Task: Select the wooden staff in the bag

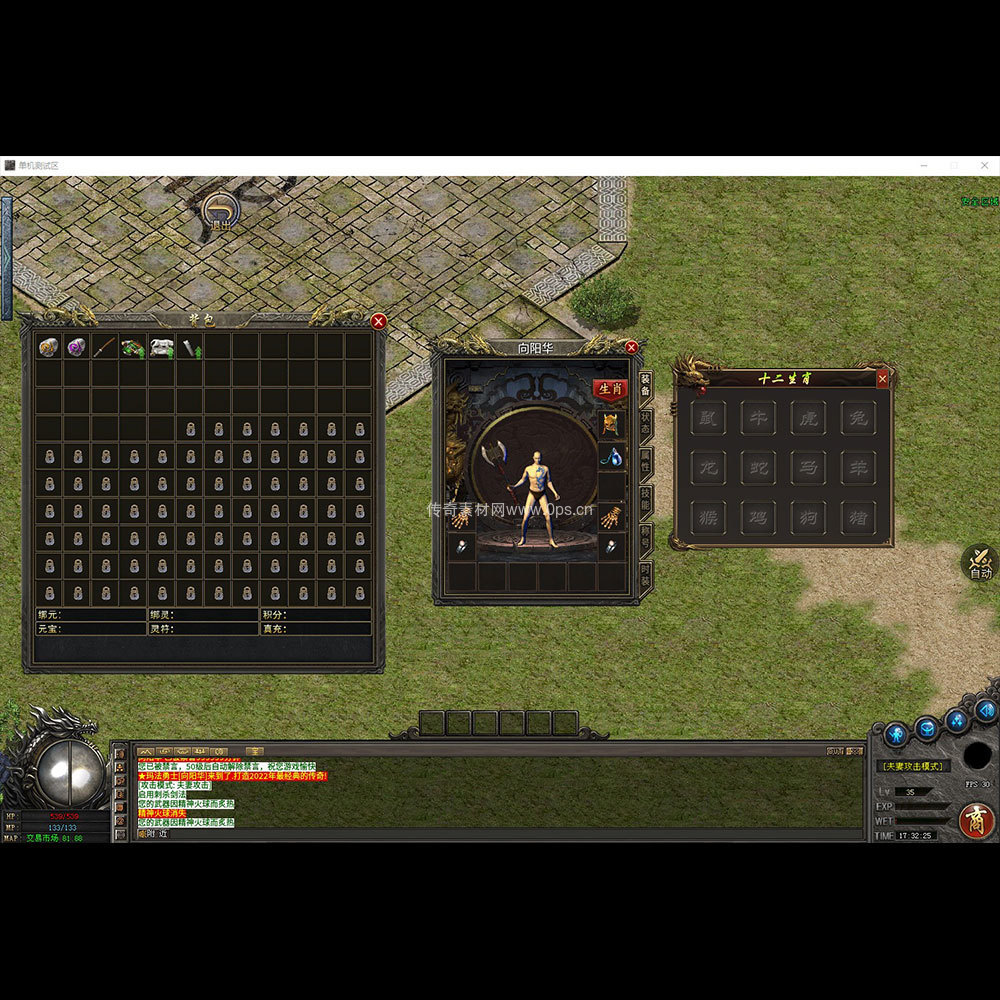Action: click(x=105, y=347)
